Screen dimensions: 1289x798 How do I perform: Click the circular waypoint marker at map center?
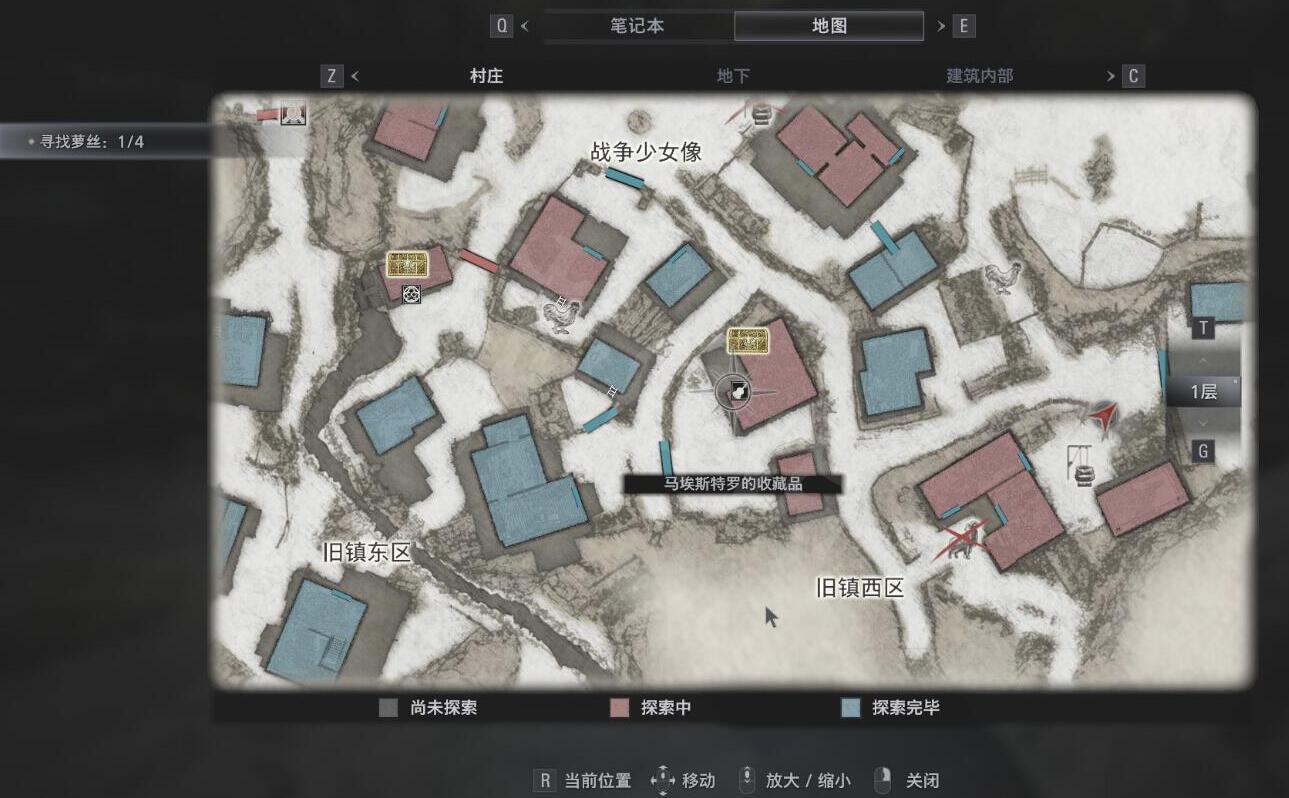coord(734,392)
